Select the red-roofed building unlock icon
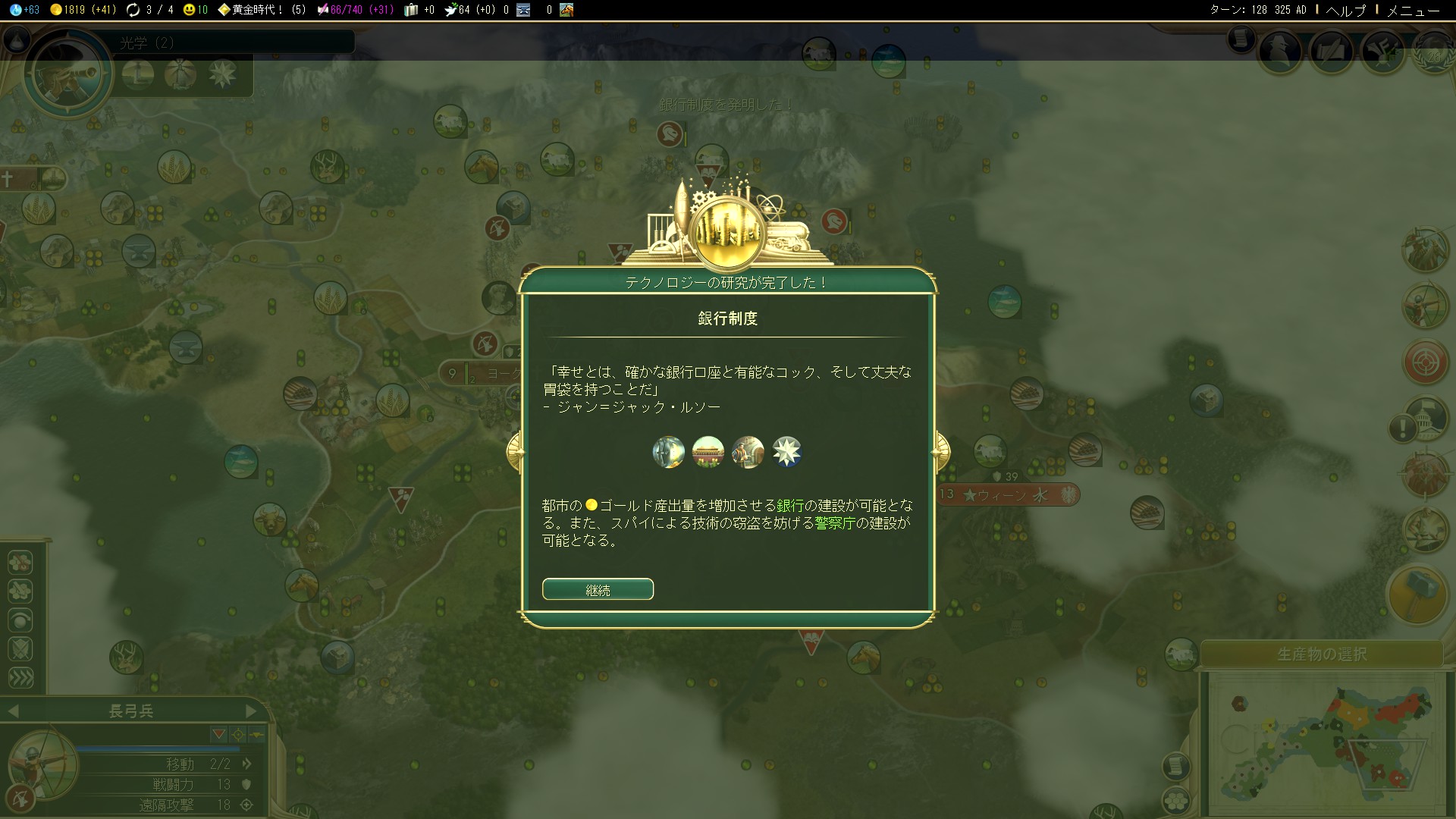The width and height of the screenshot is (1456, 819). [708, 452]
